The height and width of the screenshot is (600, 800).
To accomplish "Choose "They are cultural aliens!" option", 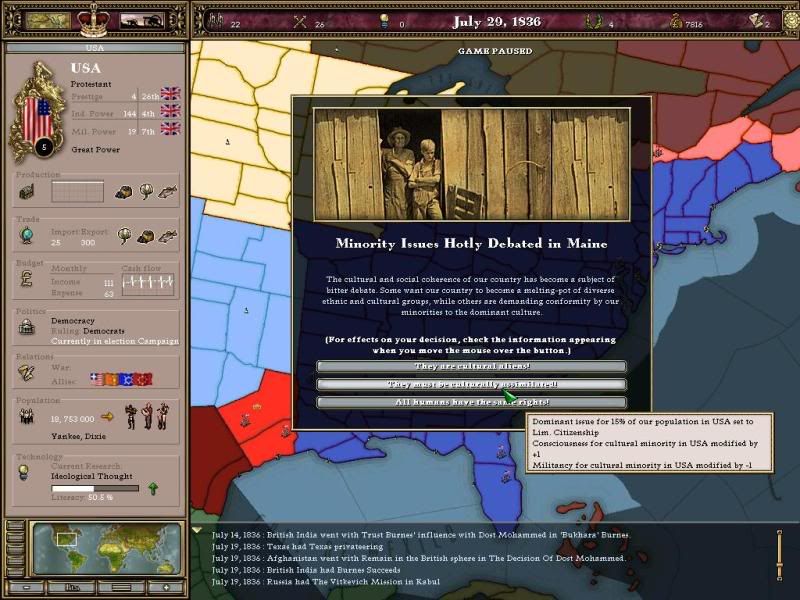I will click(x=471, y=367).
